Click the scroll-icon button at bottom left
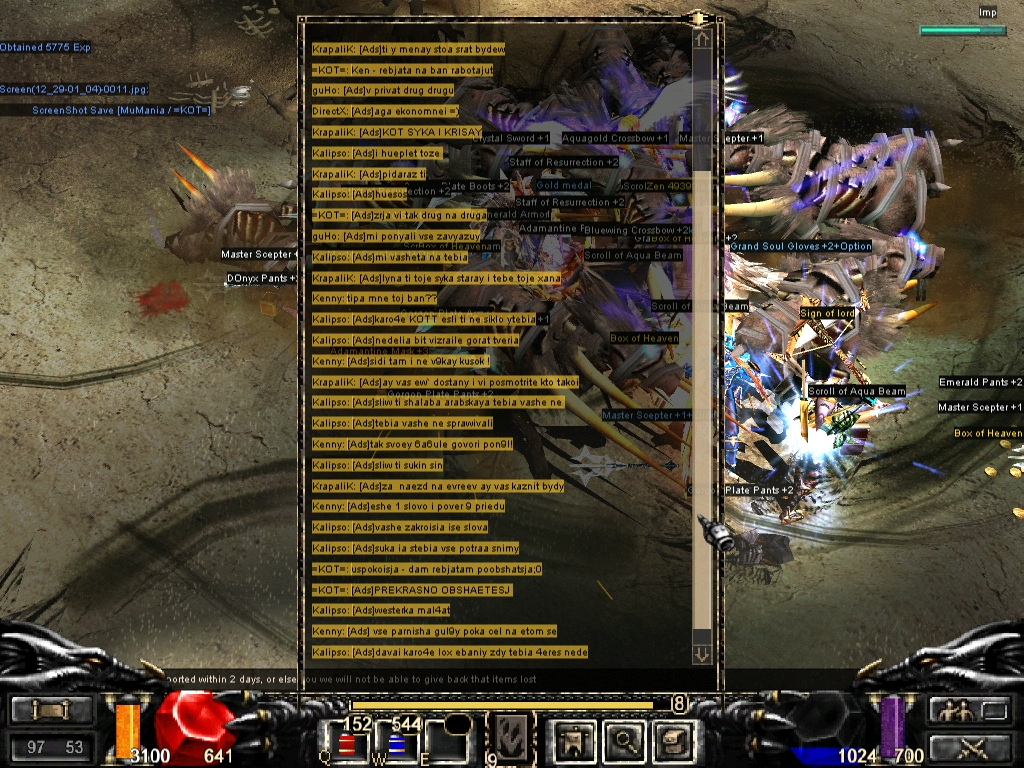 coord(50,710)
